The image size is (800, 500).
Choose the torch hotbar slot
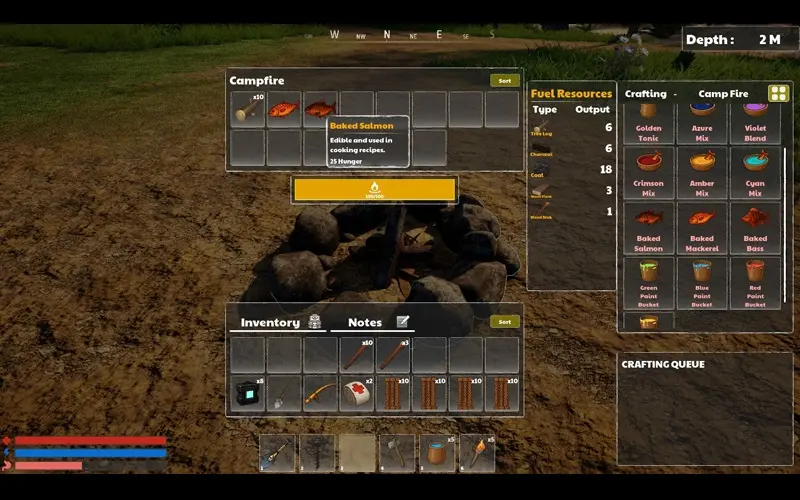click(x=477, y=453)
